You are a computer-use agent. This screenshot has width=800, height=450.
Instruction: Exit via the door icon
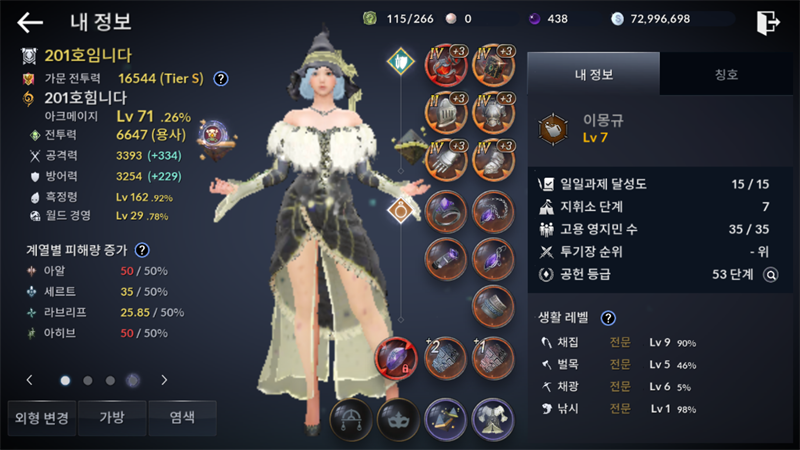click(x=768, y=21)
